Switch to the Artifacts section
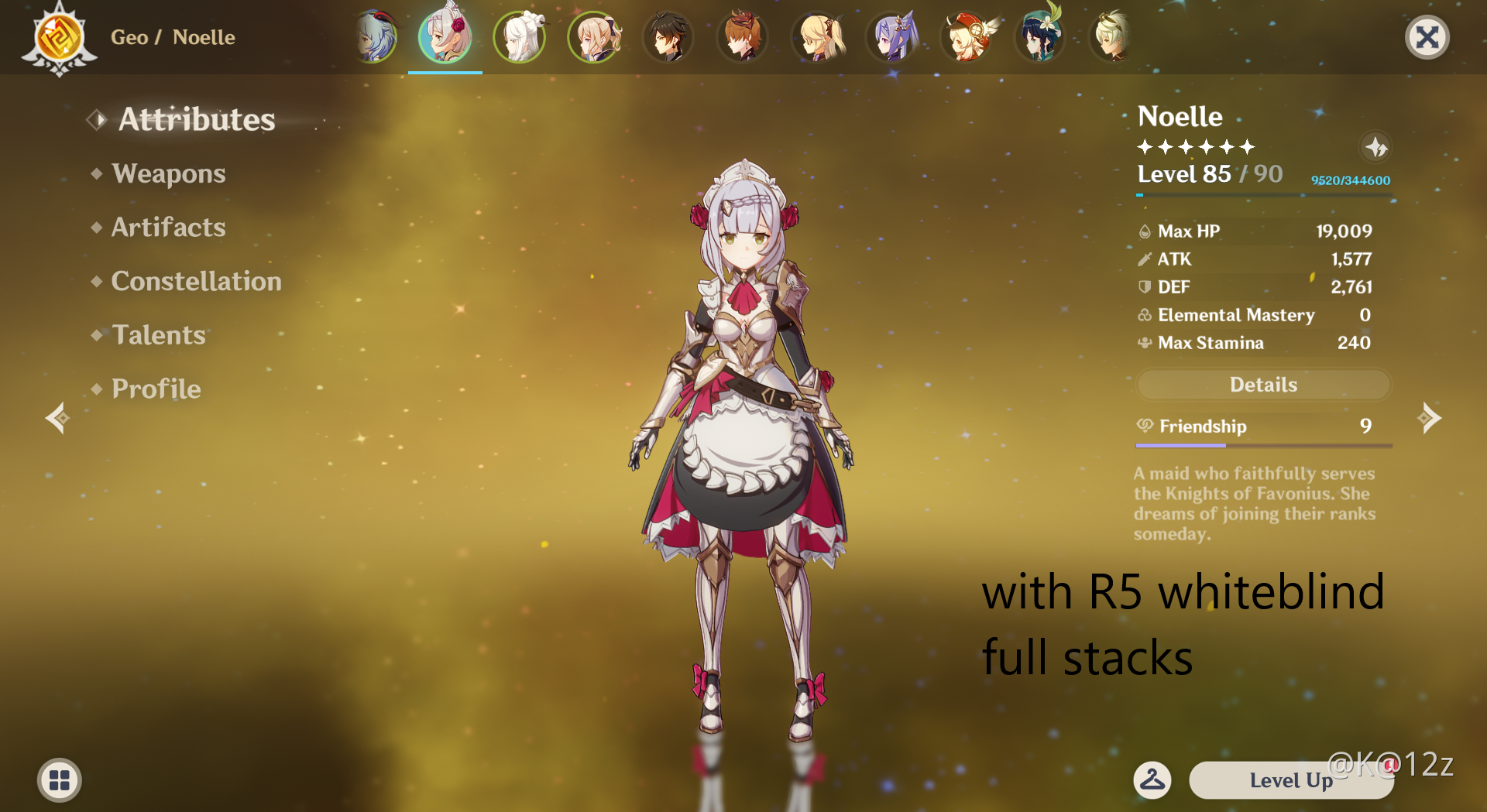The image size is (1487, 812). (168, 227)
